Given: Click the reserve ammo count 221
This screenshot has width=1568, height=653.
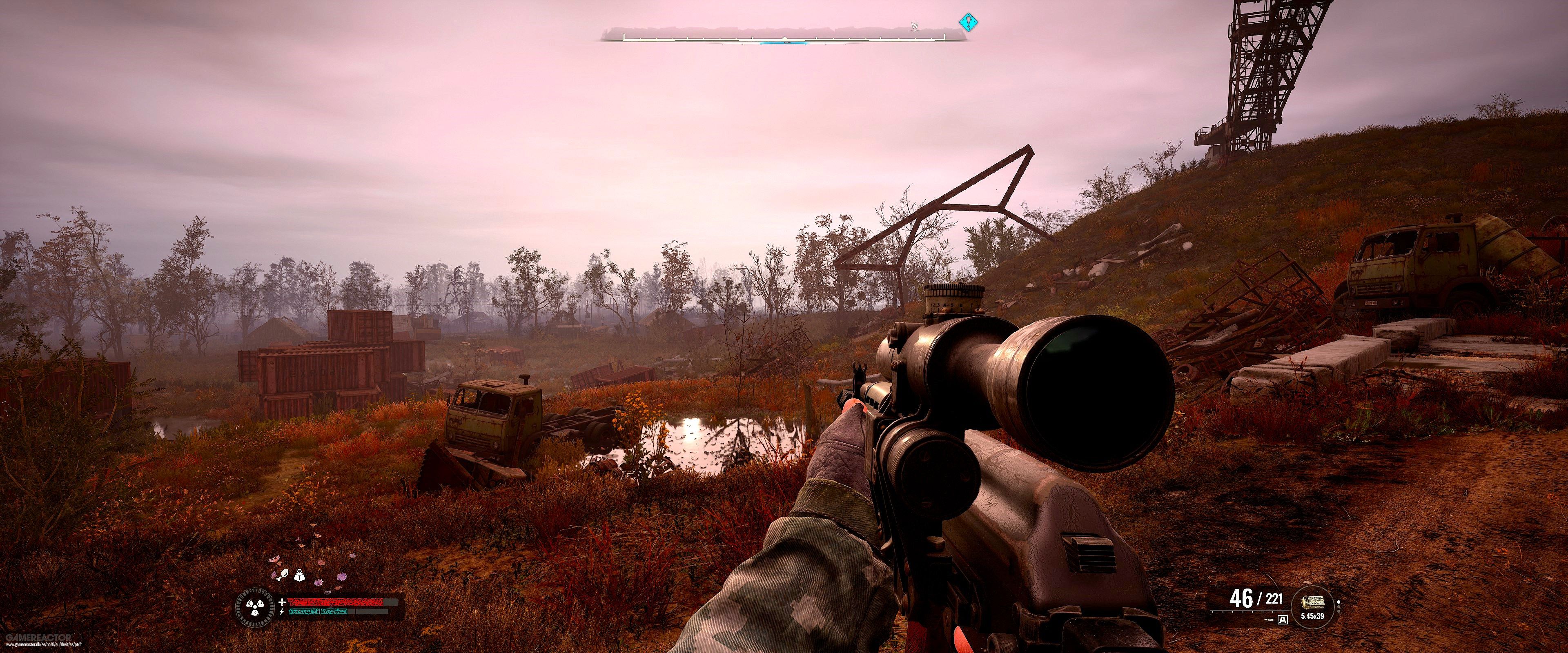Looking at the screenshot, I should (x=1274, y=600).
